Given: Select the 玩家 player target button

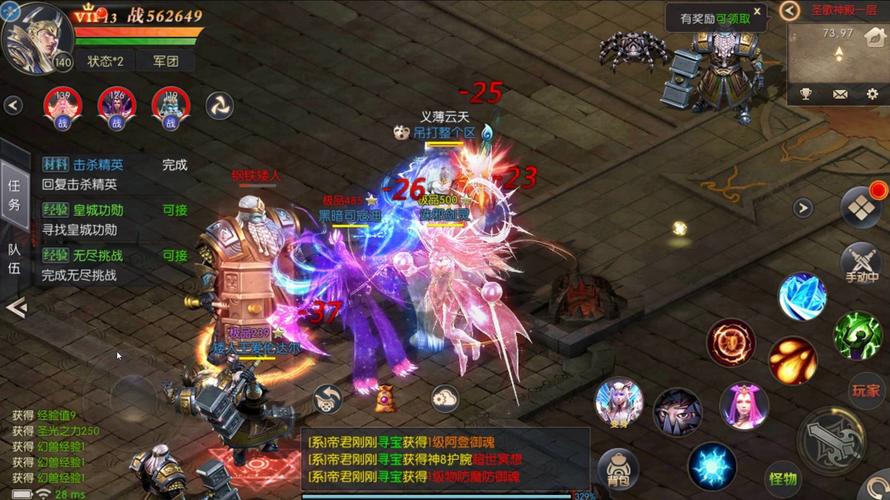Looking at the screenshot, I should [x=865, y=390].
